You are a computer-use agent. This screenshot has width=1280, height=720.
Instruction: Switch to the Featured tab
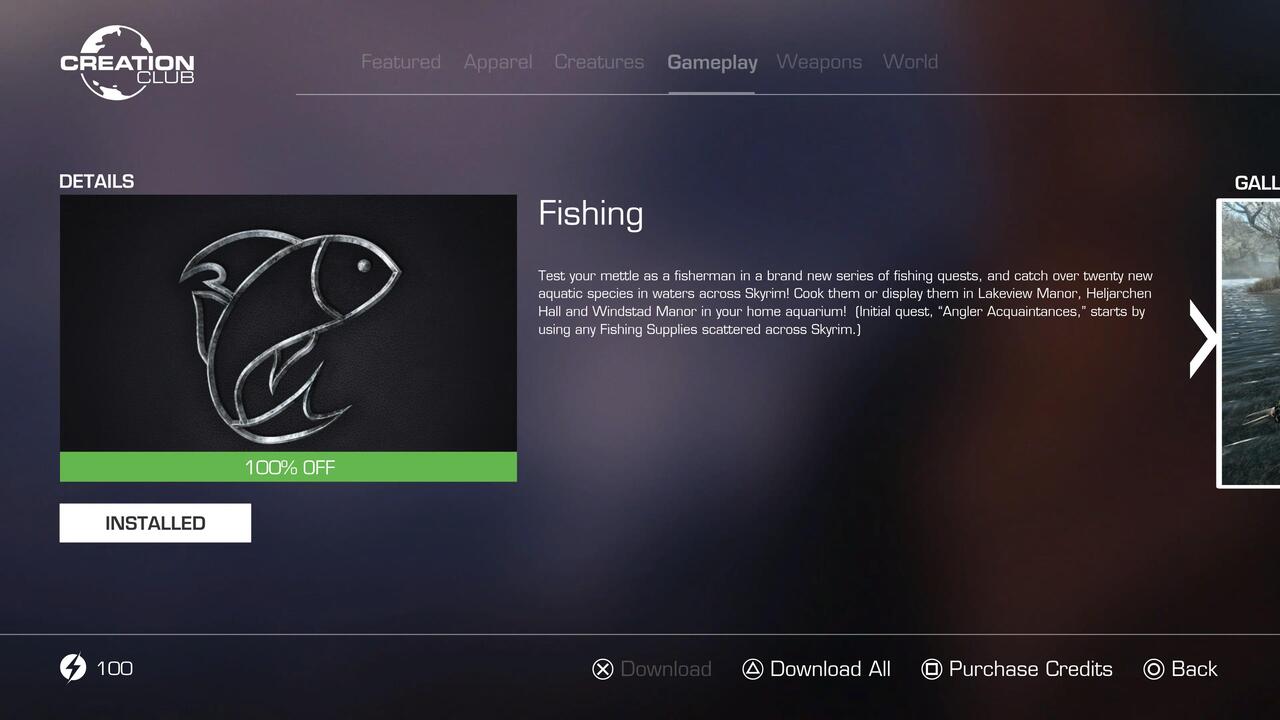click(400, 61)
